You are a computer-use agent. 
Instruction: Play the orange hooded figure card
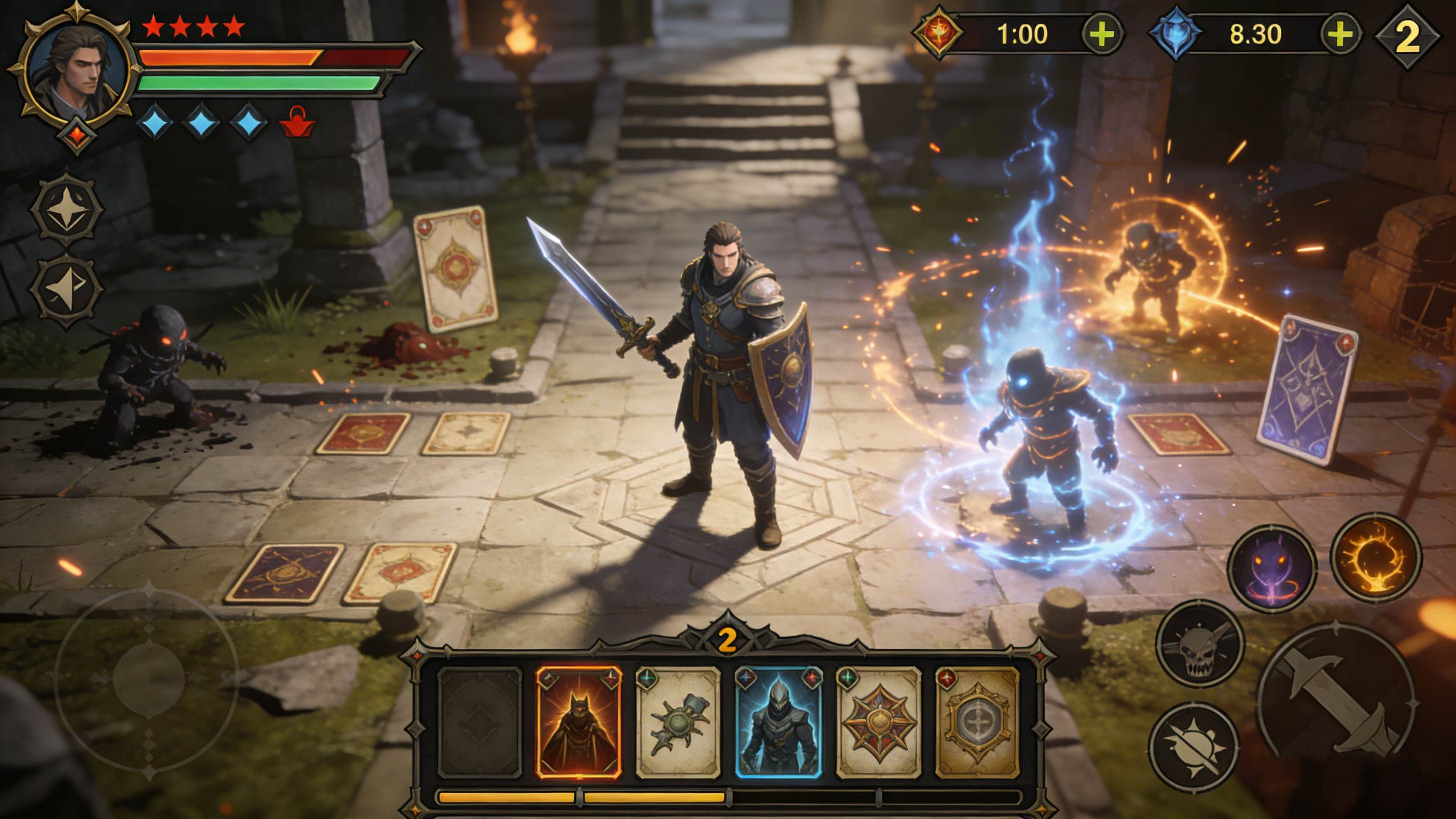(x=579, y=722)
